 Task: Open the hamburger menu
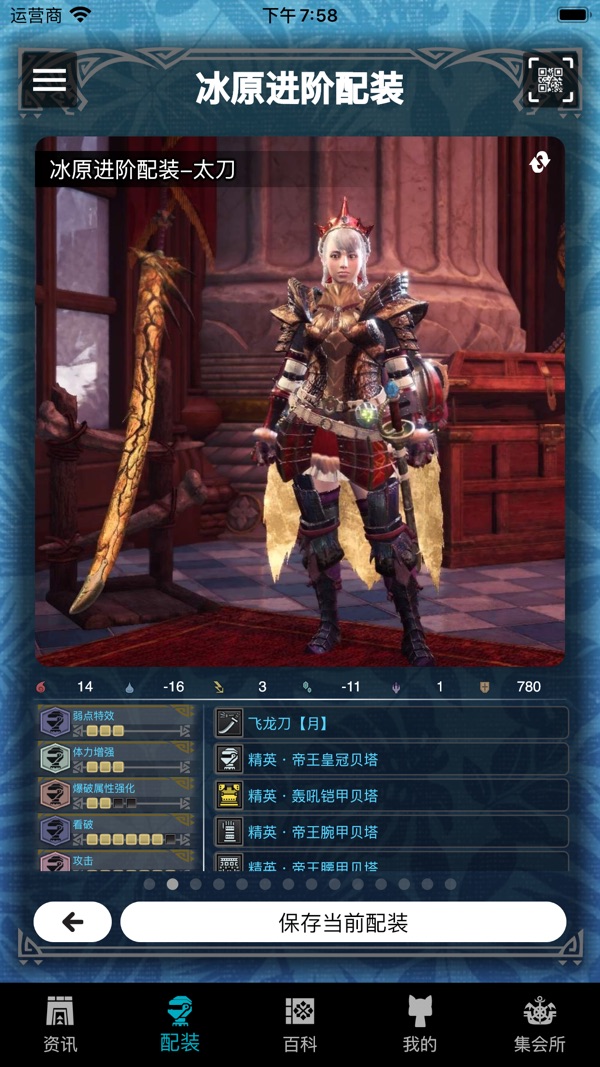49,80
